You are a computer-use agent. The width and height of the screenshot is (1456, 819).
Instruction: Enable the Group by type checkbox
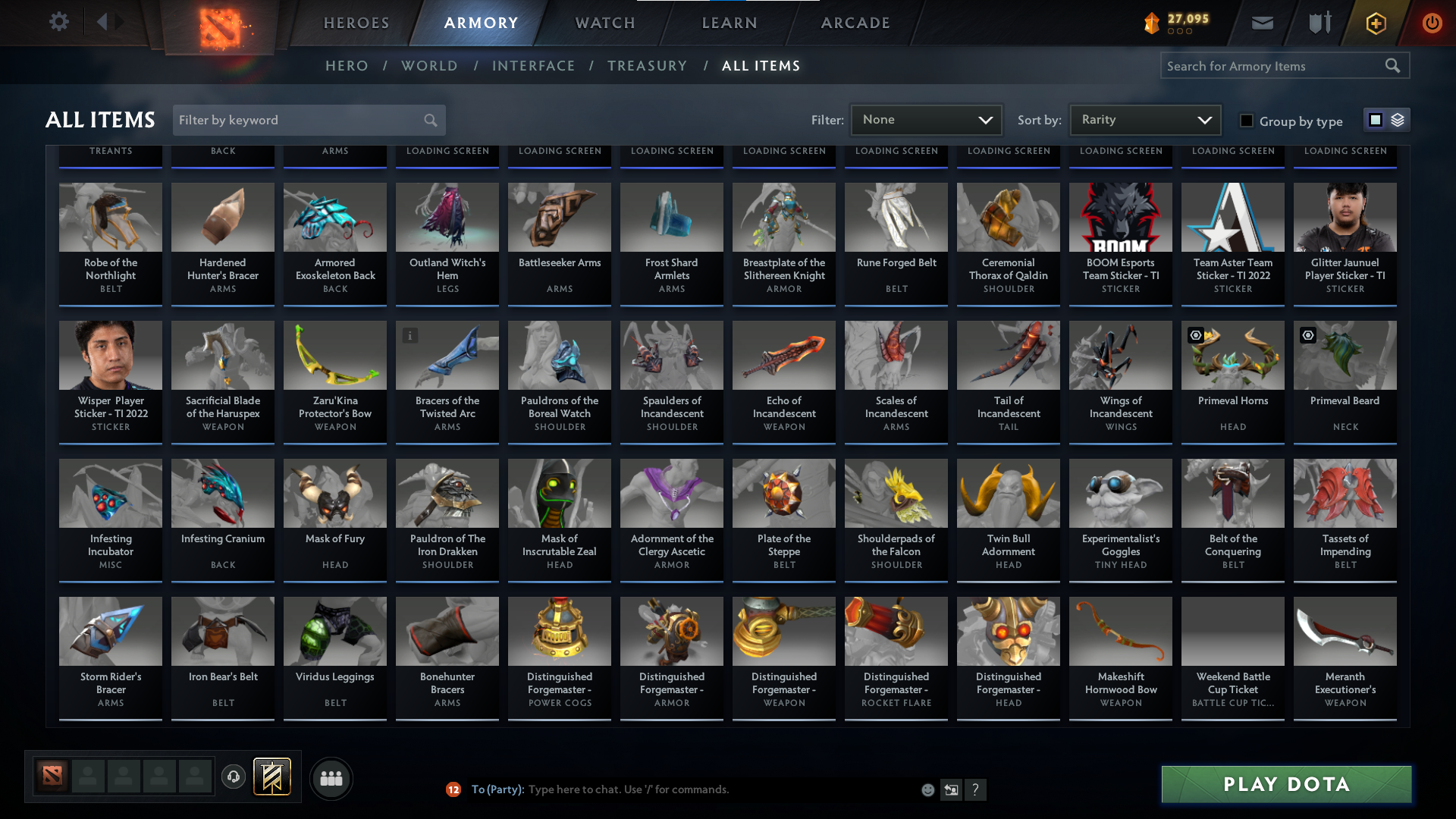(1246, 120)
